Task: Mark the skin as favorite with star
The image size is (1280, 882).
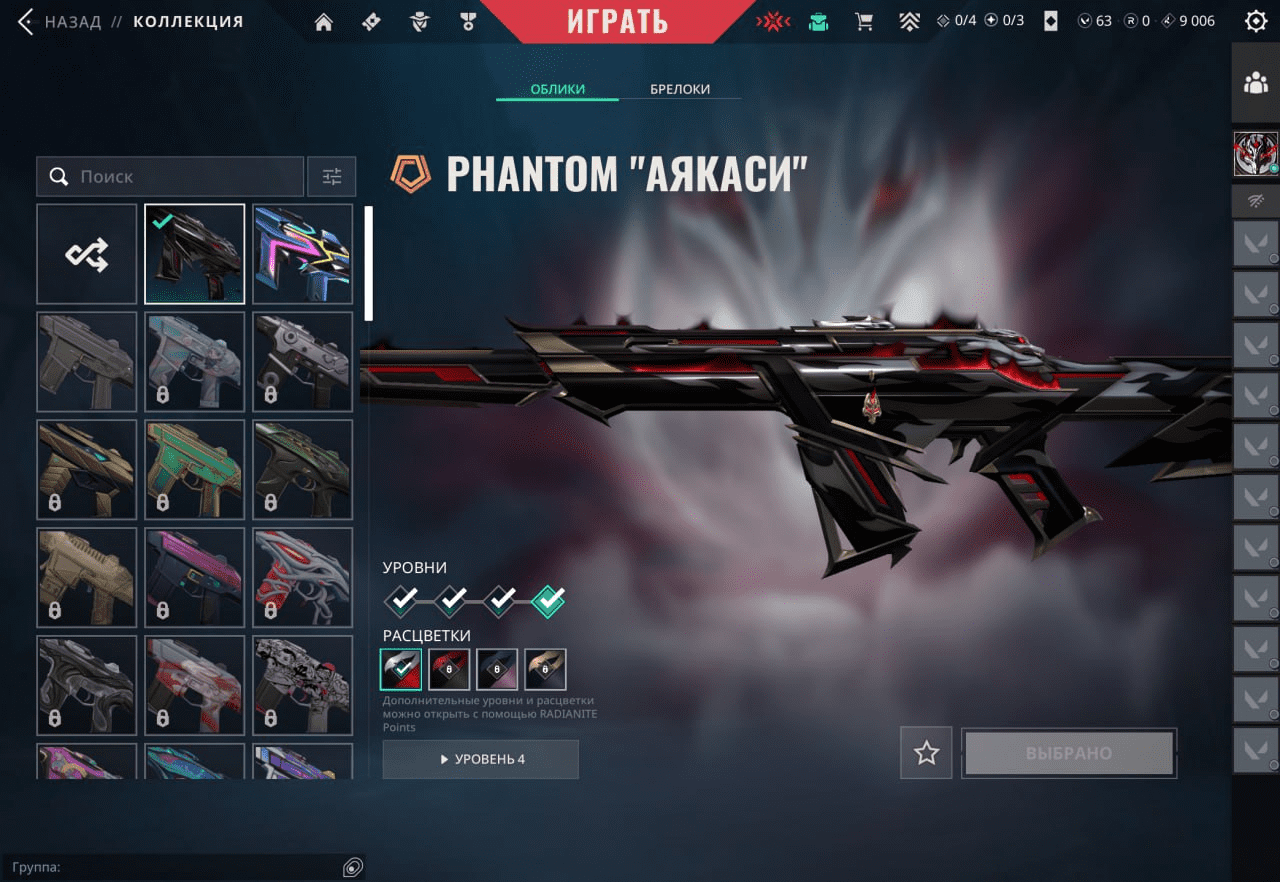Action: (926, 753)
